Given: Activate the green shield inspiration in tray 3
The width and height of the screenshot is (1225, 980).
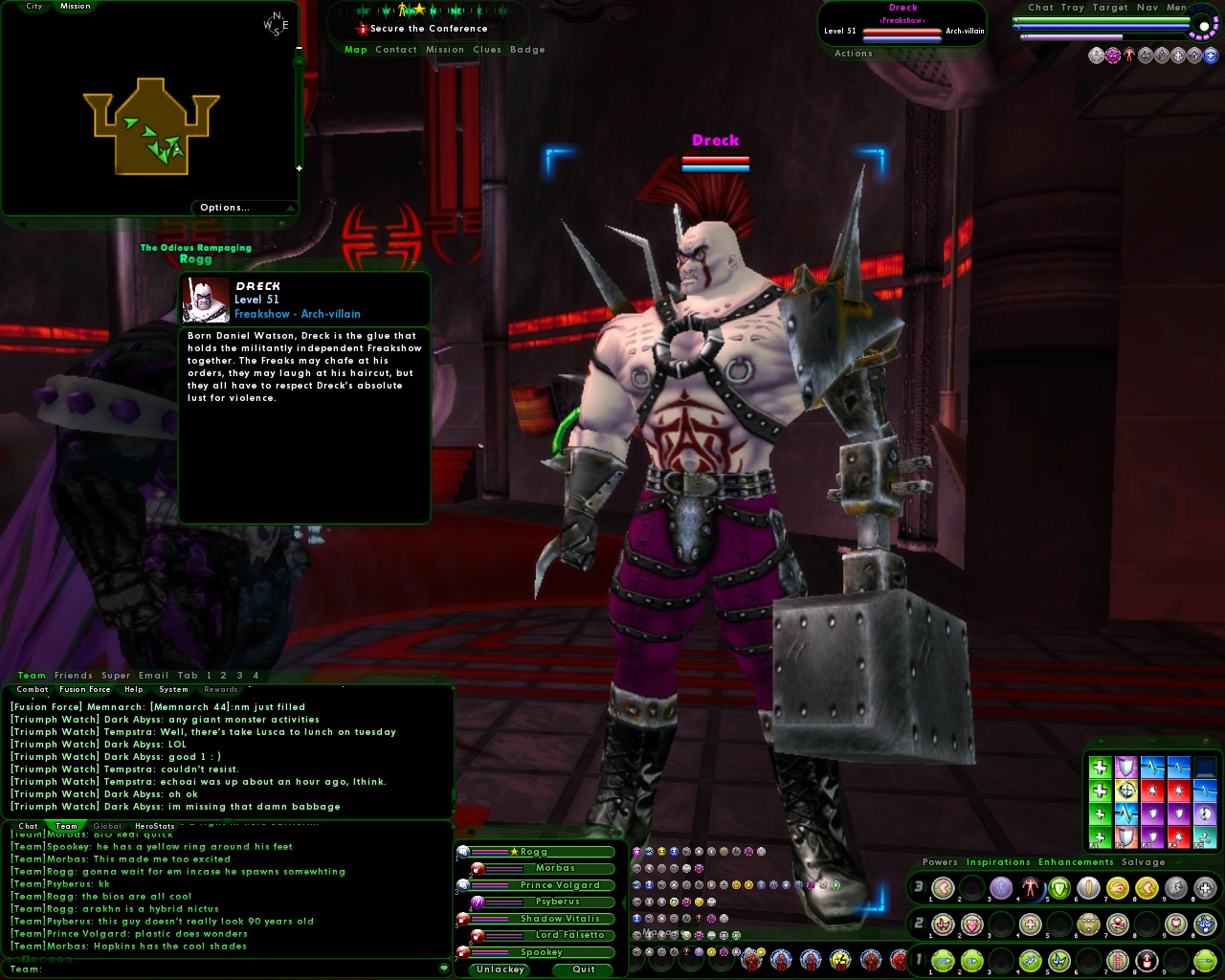Looking at the screenshot, I should click(1059, 888).
